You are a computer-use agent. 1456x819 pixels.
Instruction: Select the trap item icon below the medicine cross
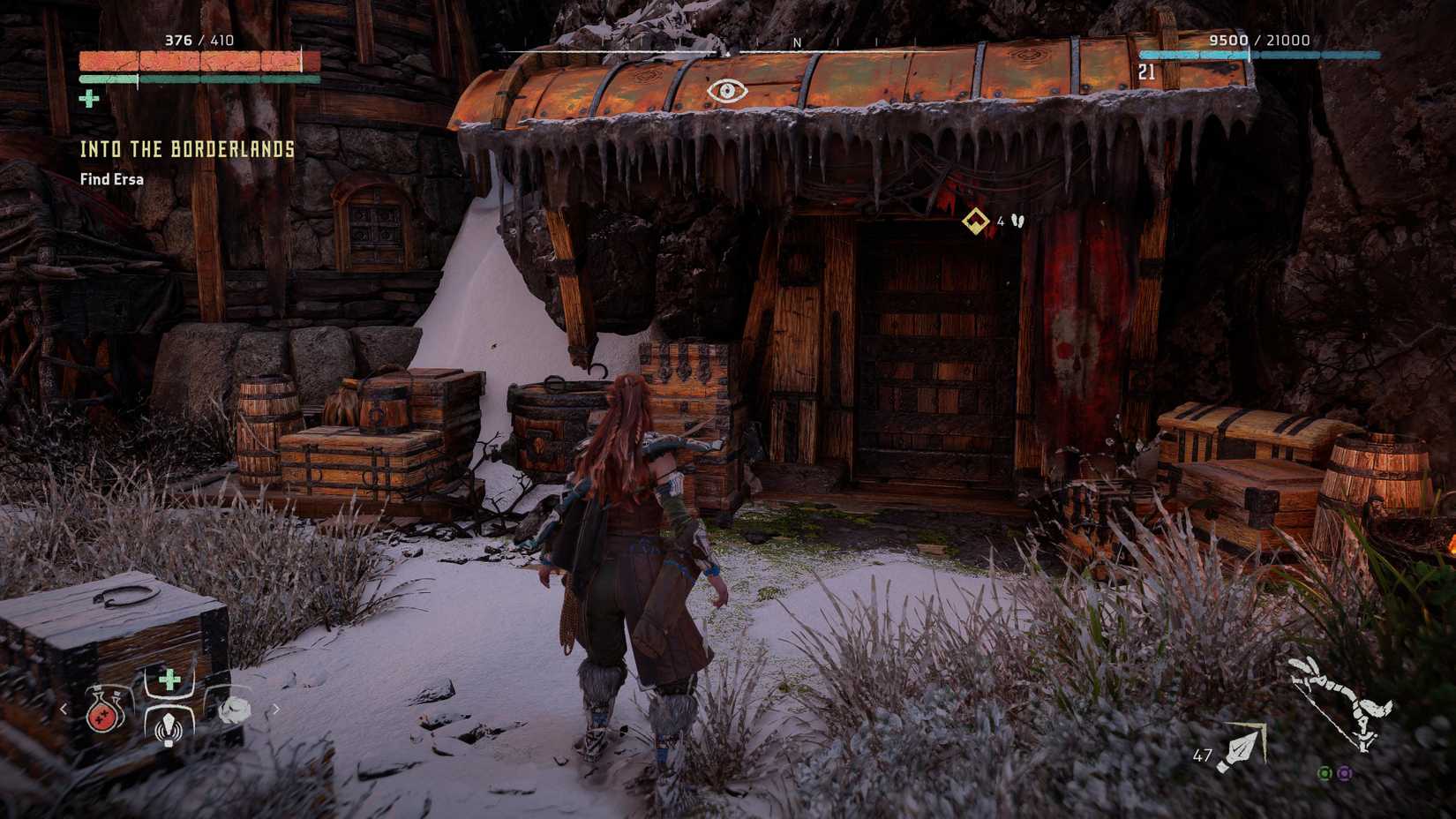pos(169,730)
